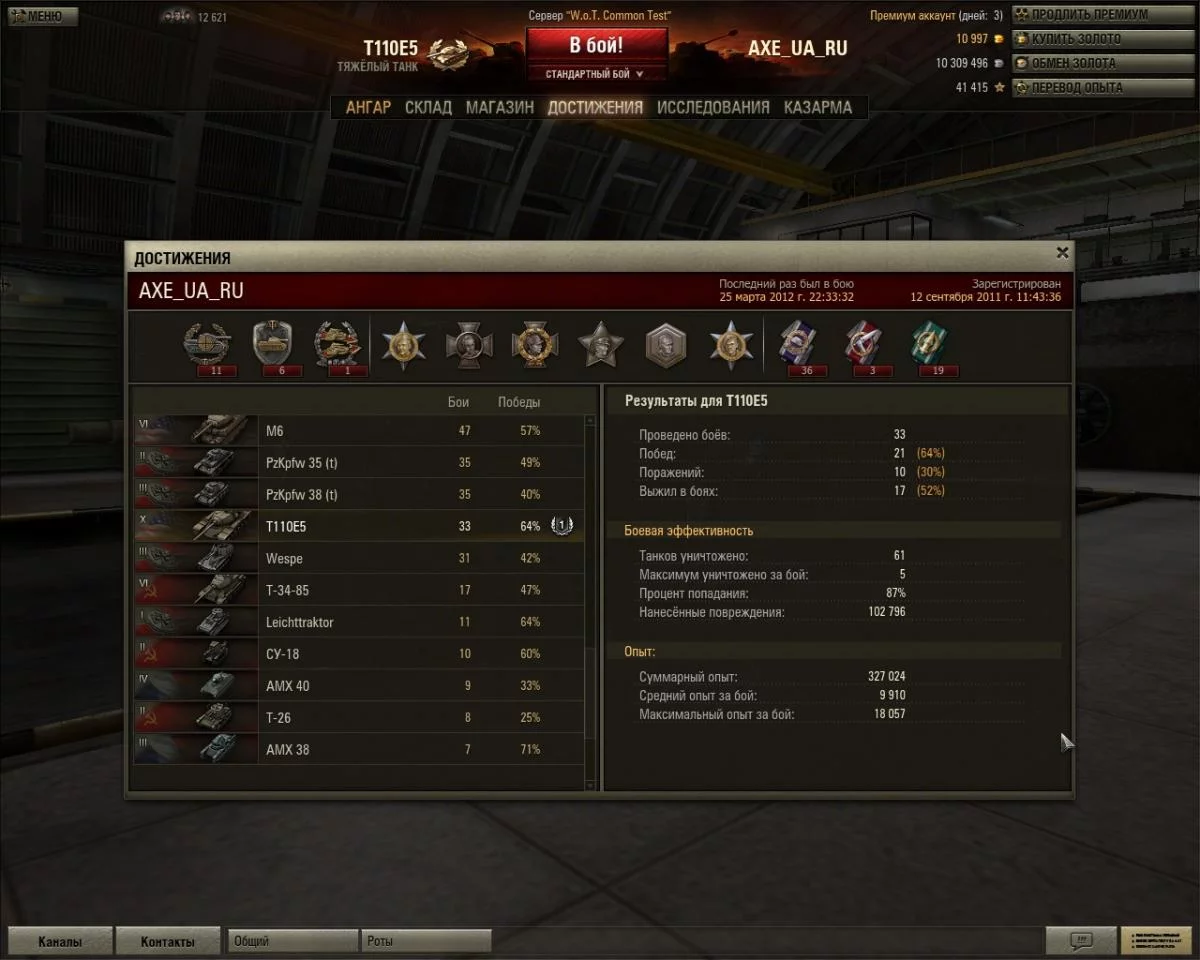Choose the Wespe row in vehicle list
Screen dimensions: 1200x960
pos(359,558)
